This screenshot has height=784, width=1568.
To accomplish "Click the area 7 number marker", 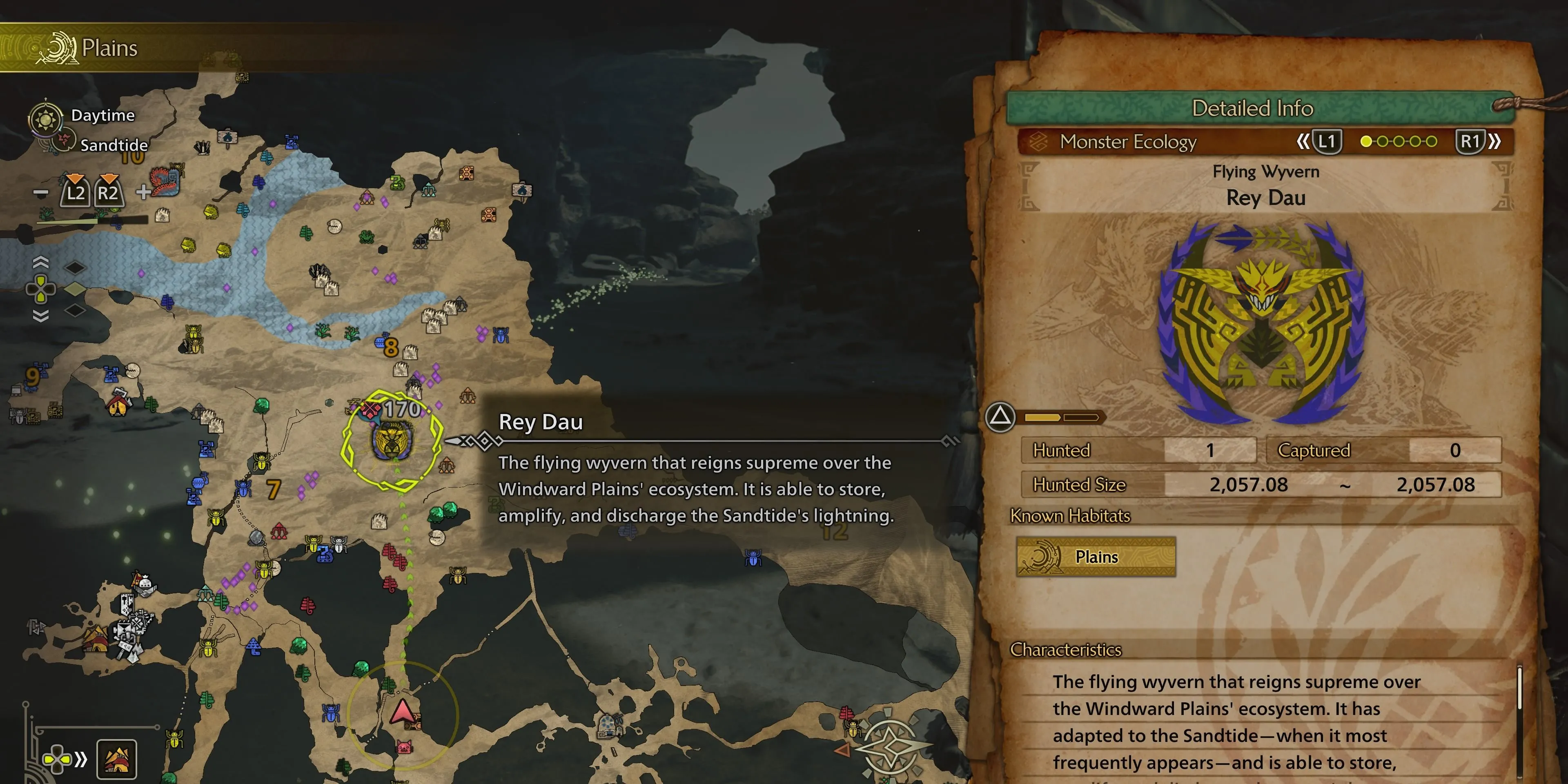I will [274, 490].
